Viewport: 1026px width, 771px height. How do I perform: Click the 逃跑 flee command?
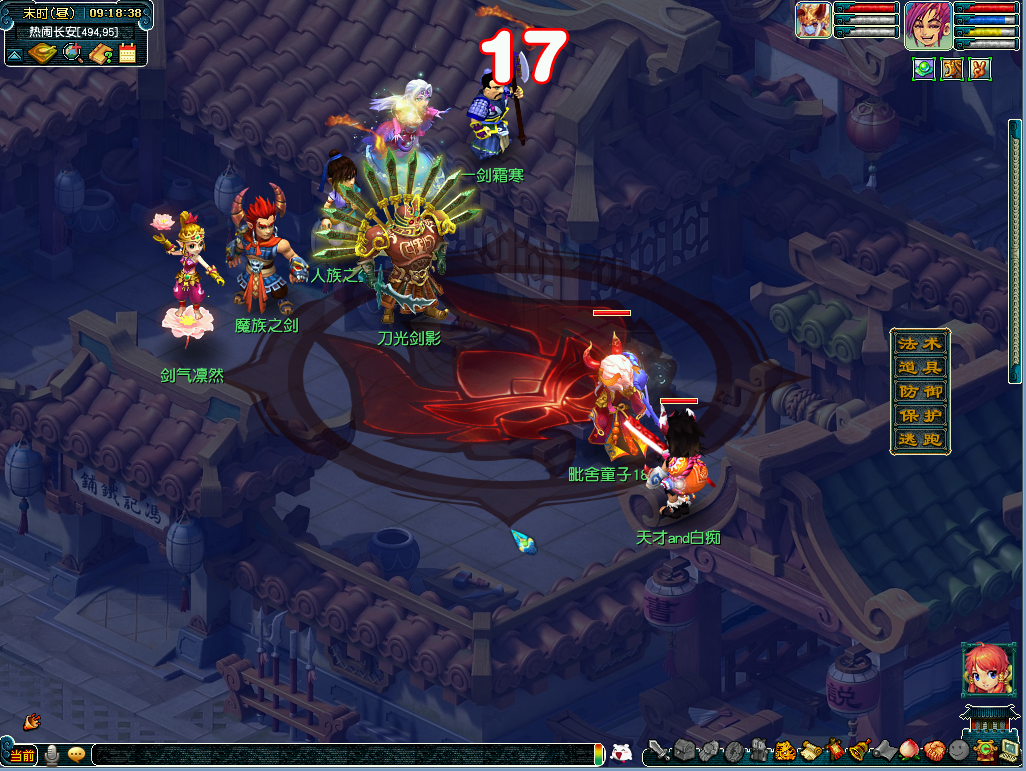[920, 440]
